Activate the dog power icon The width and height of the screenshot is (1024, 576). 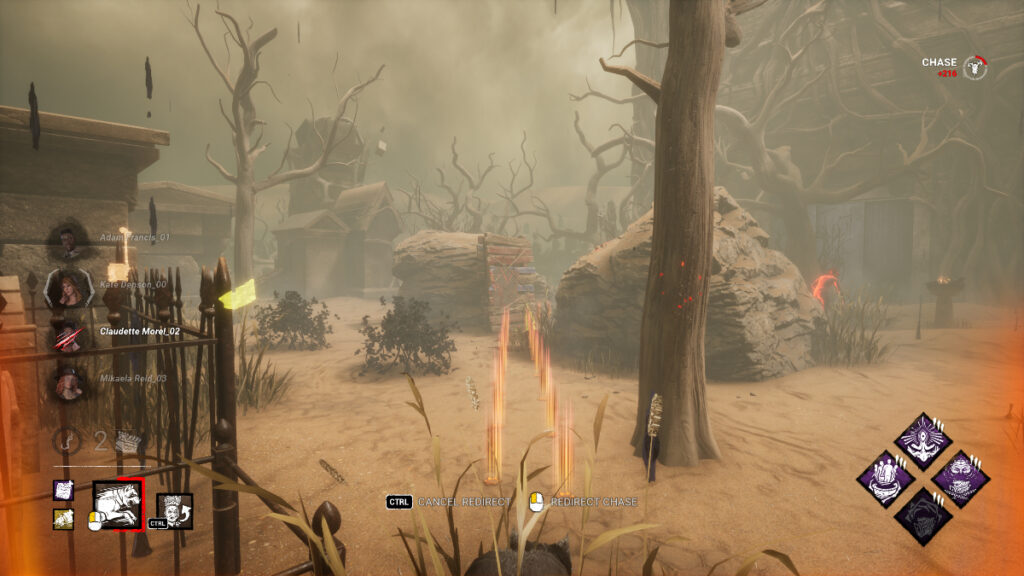click(x=117, y=503)
